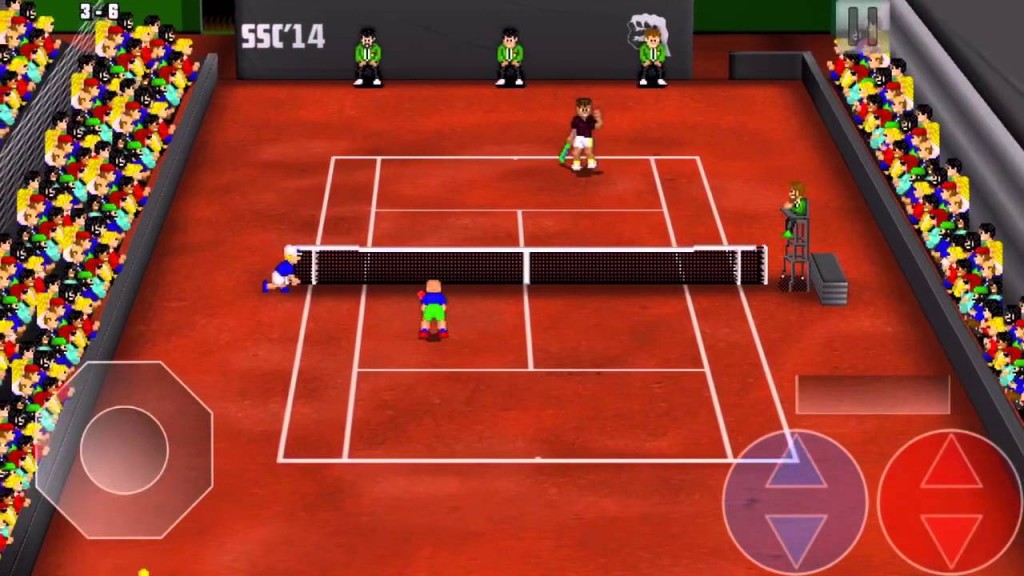Hit the blue circular shot button
This screenshot has width=1024, height=576.
pos(794,502)
